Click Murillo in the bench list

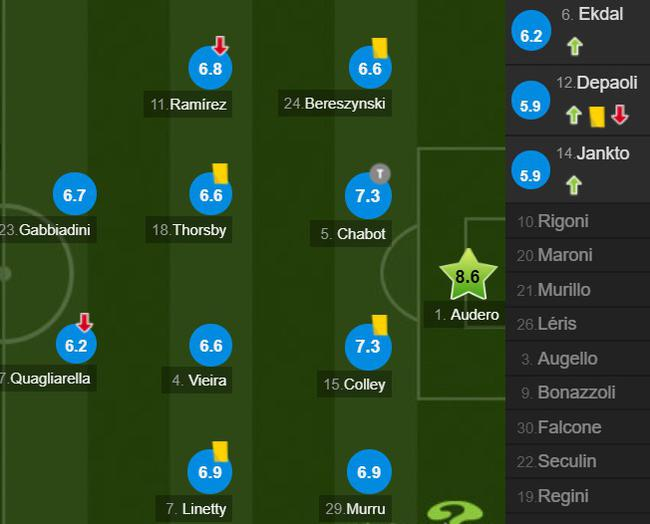point(578,290)
